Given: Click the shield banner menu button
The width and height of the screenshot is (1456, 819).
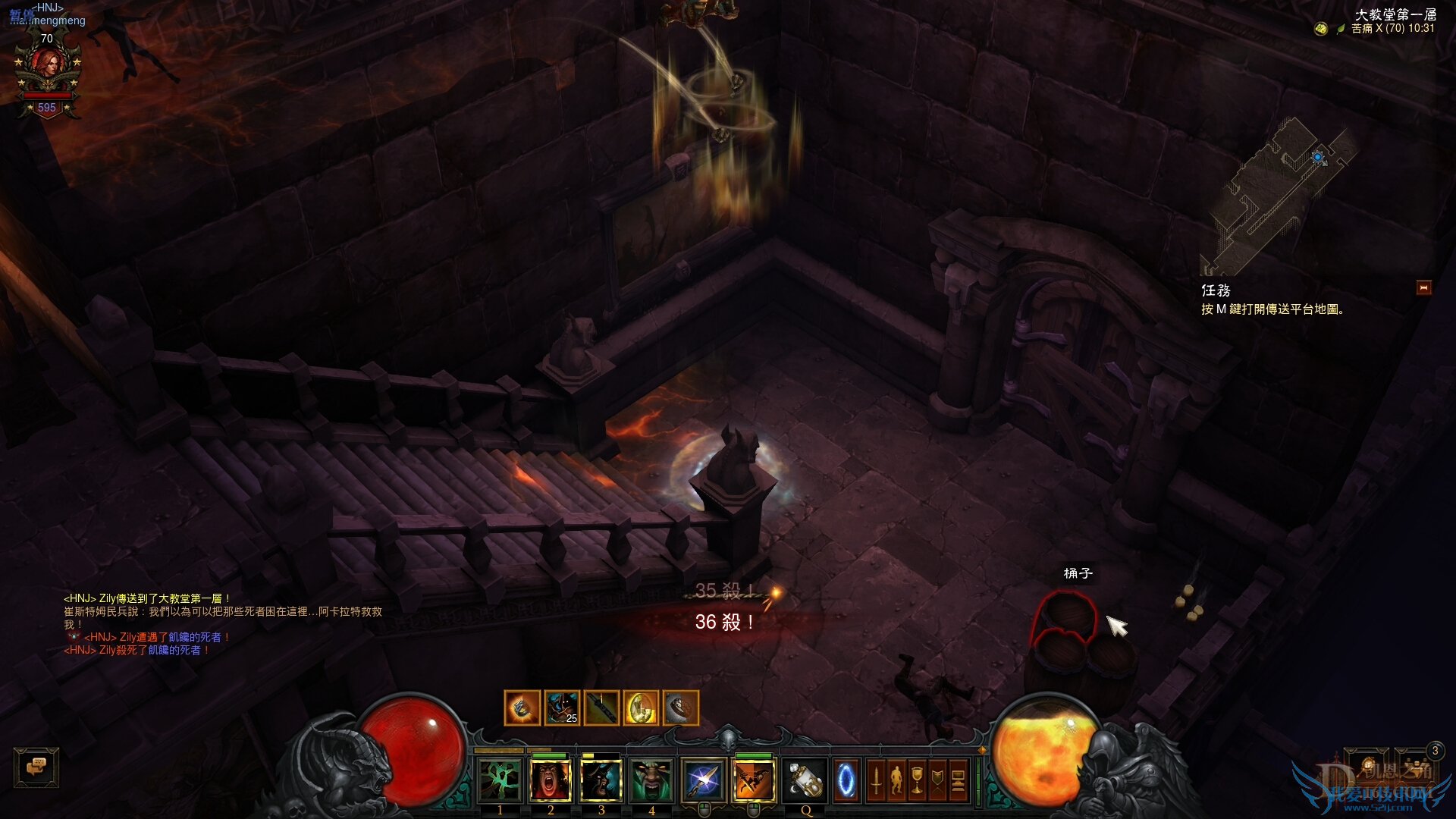Looking at the screenshot, I should [x=937, y=780].
